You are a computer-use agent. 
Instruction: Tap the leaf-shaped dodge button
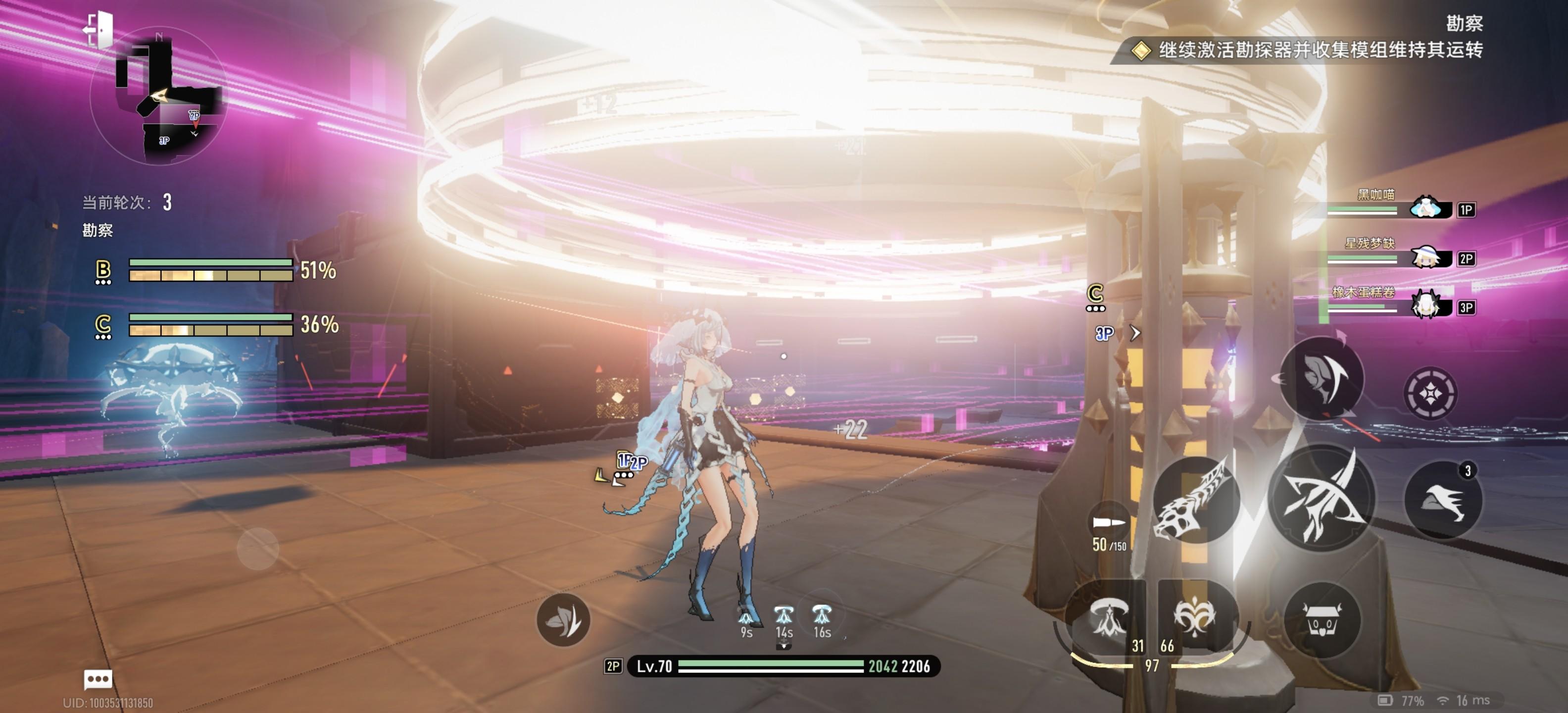click(563, 620)
